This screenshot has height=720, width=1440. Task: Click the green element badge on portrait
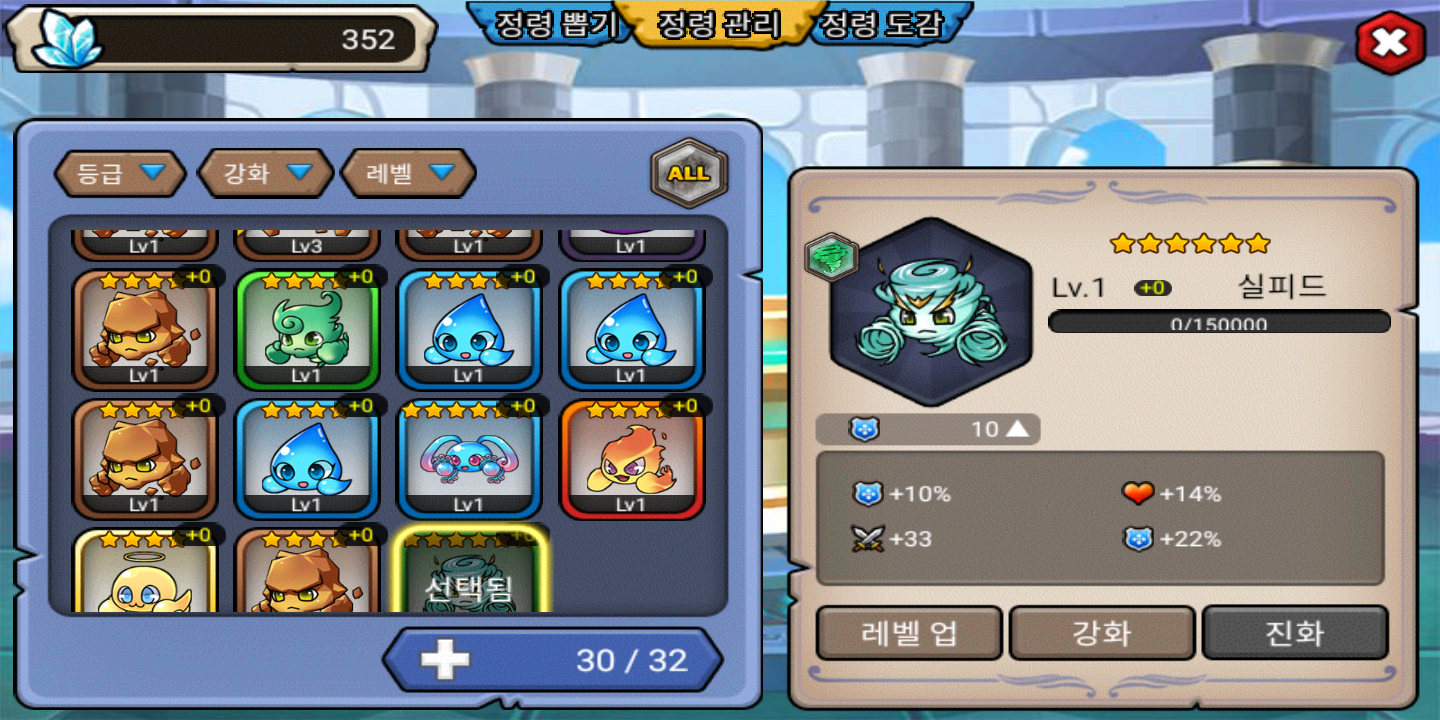pyautogui.click(x=831, y=257)
